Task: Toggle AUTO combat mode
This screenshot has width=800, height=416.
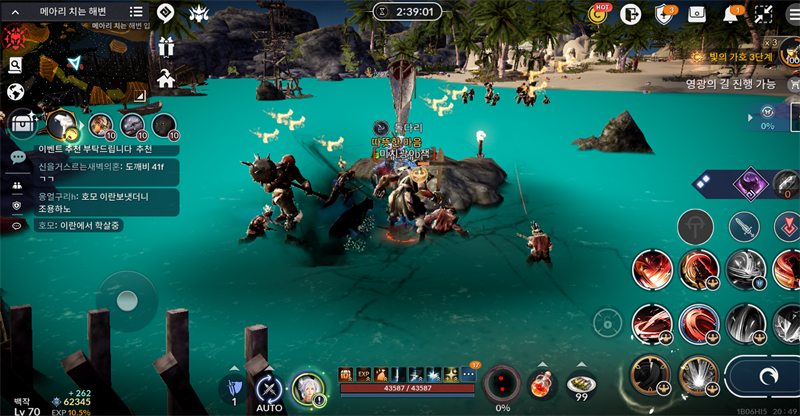Action: (x=268, y=390)
